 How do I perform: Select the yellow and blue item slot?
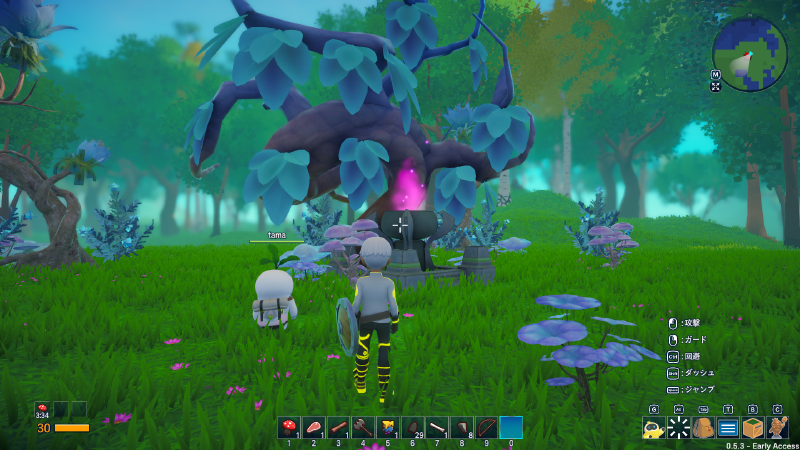point(387,428)
